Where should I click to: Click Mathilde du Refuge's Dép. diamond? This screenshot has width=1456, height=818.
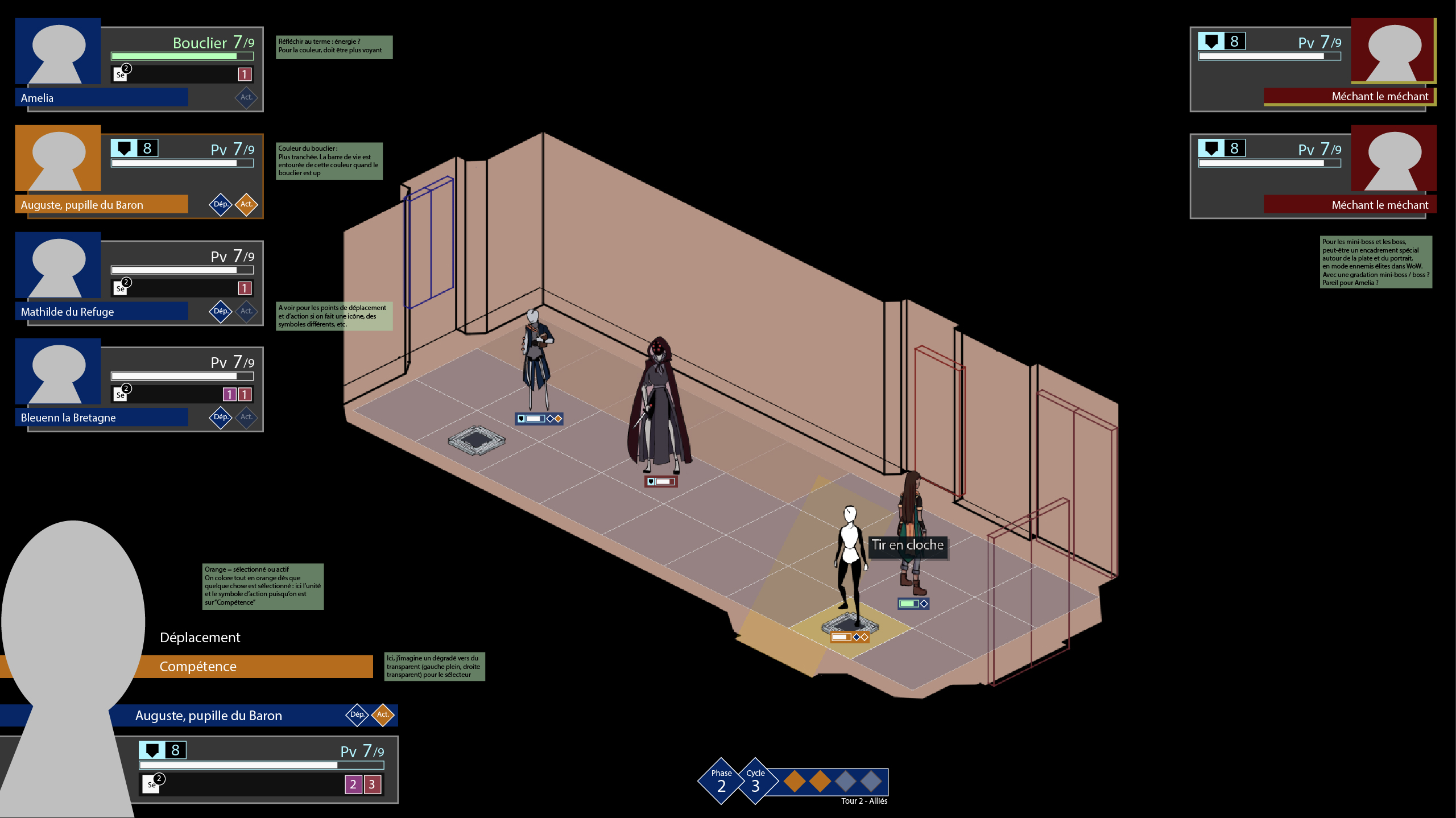220,311
